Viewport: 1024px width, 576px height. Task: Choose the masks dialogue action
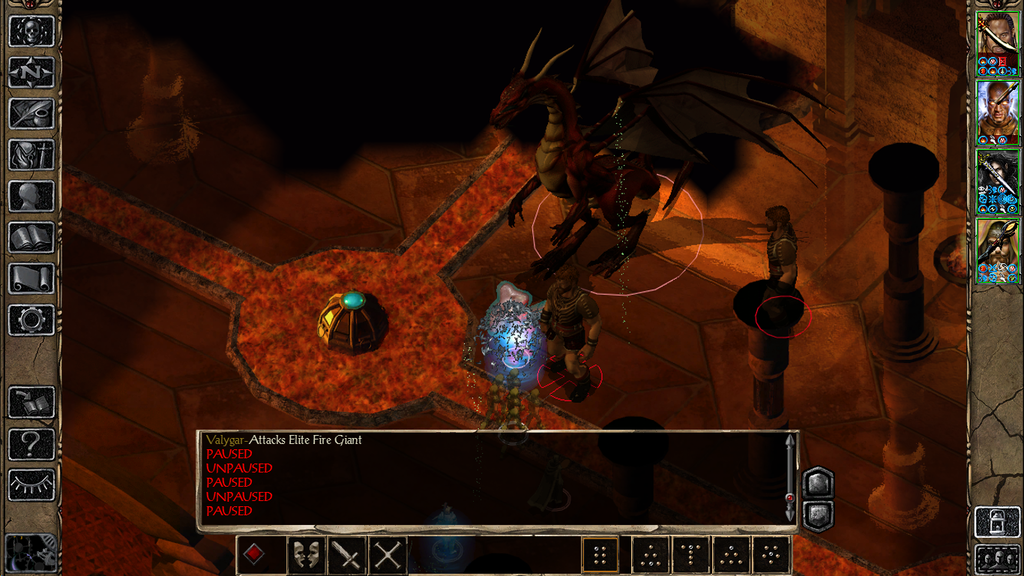[304, 555]
